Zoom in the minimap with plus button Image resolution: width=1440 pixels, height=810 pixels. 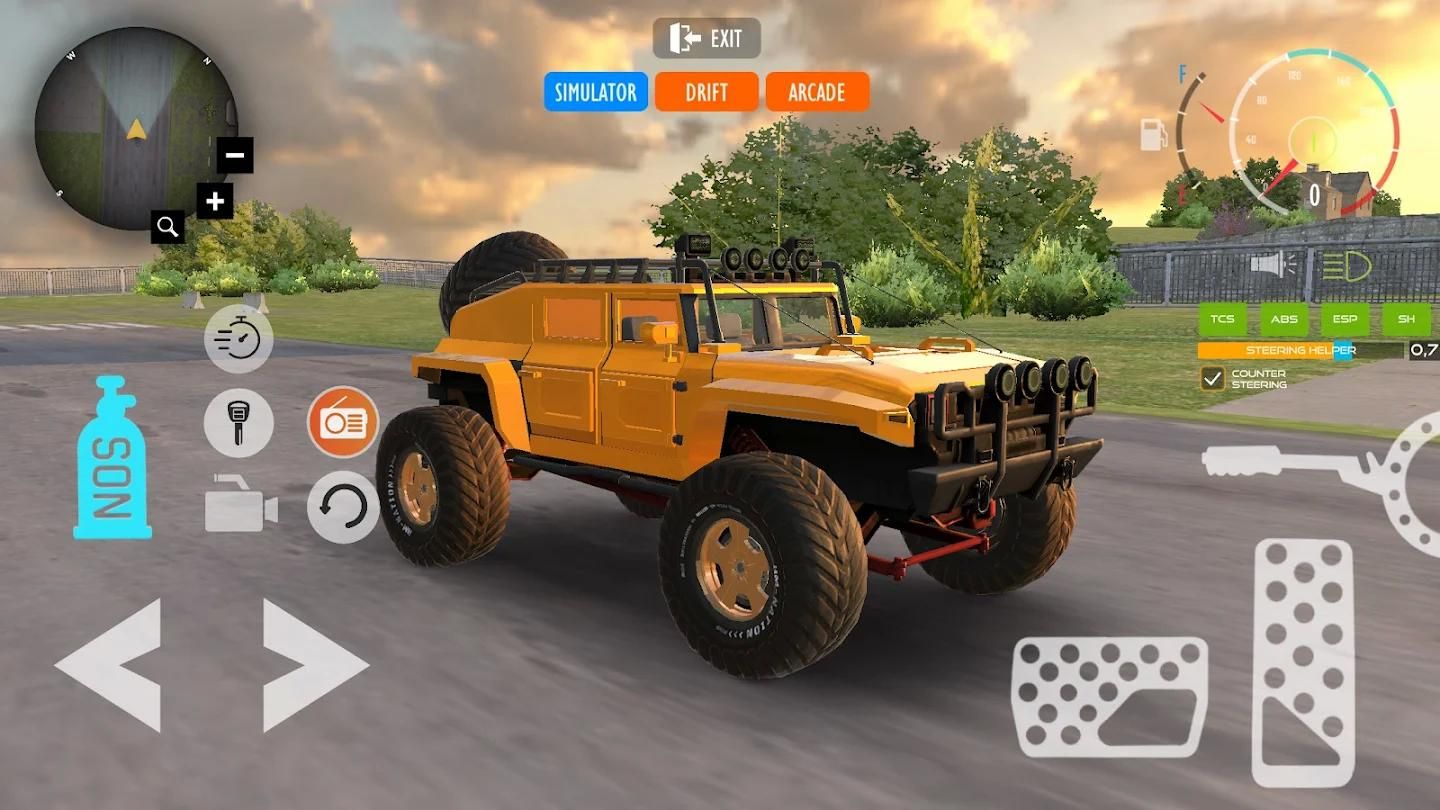pyautogui.click(x=214, y=202)
